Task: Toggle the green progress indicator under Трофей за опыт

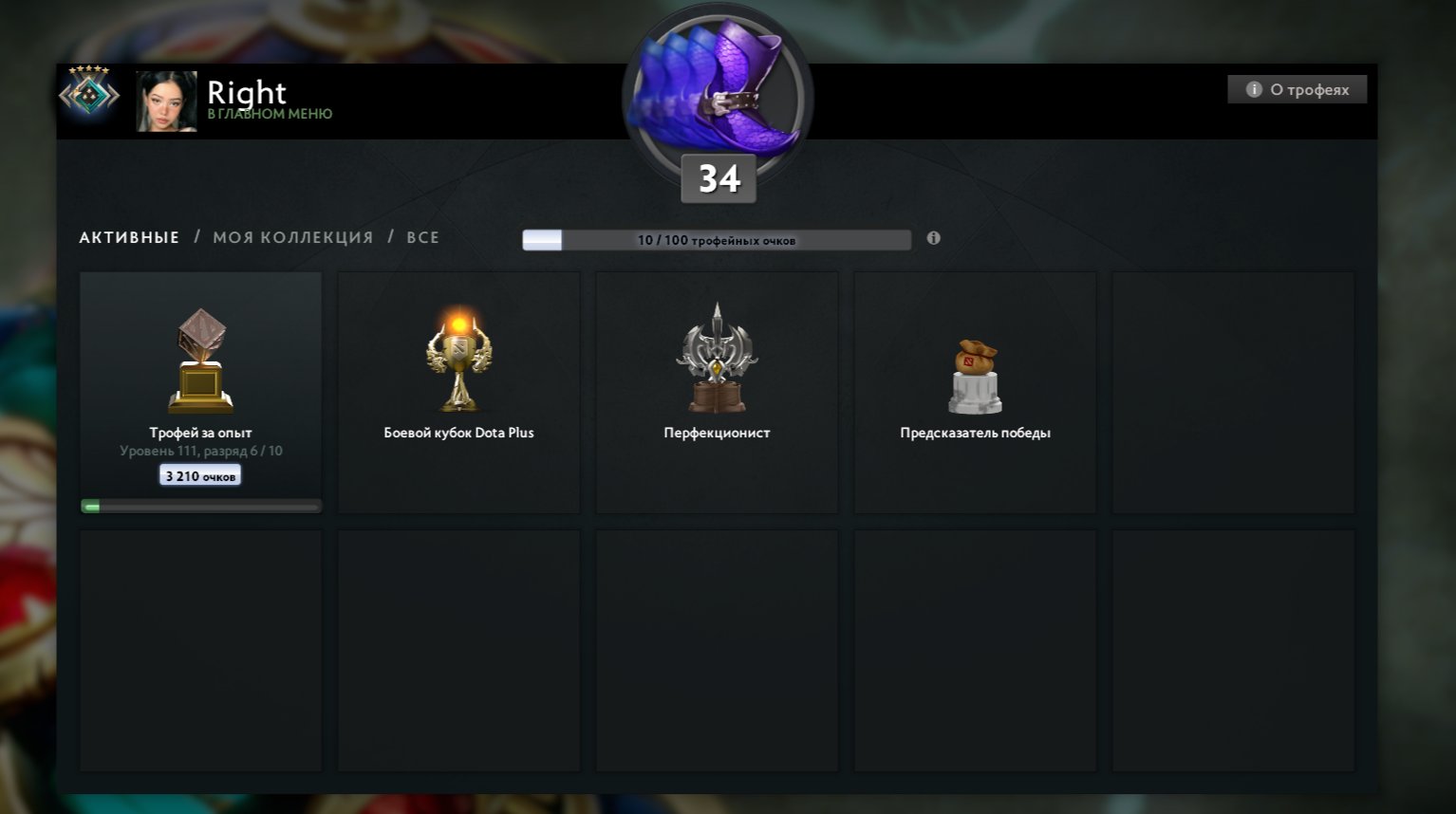Action: pos(94,507)
